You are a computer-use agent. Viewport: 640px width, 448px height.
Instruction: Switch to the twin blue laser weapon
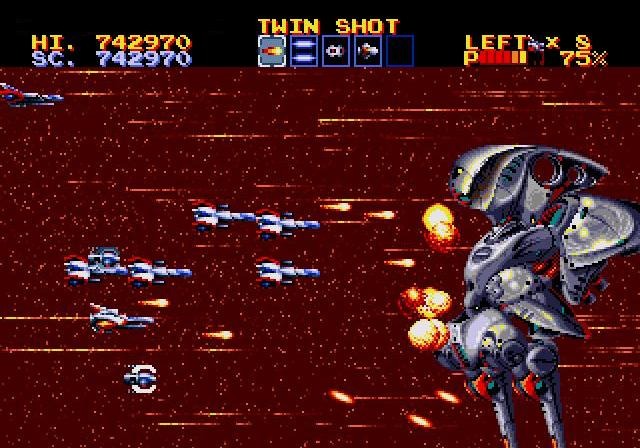(304, 51)
